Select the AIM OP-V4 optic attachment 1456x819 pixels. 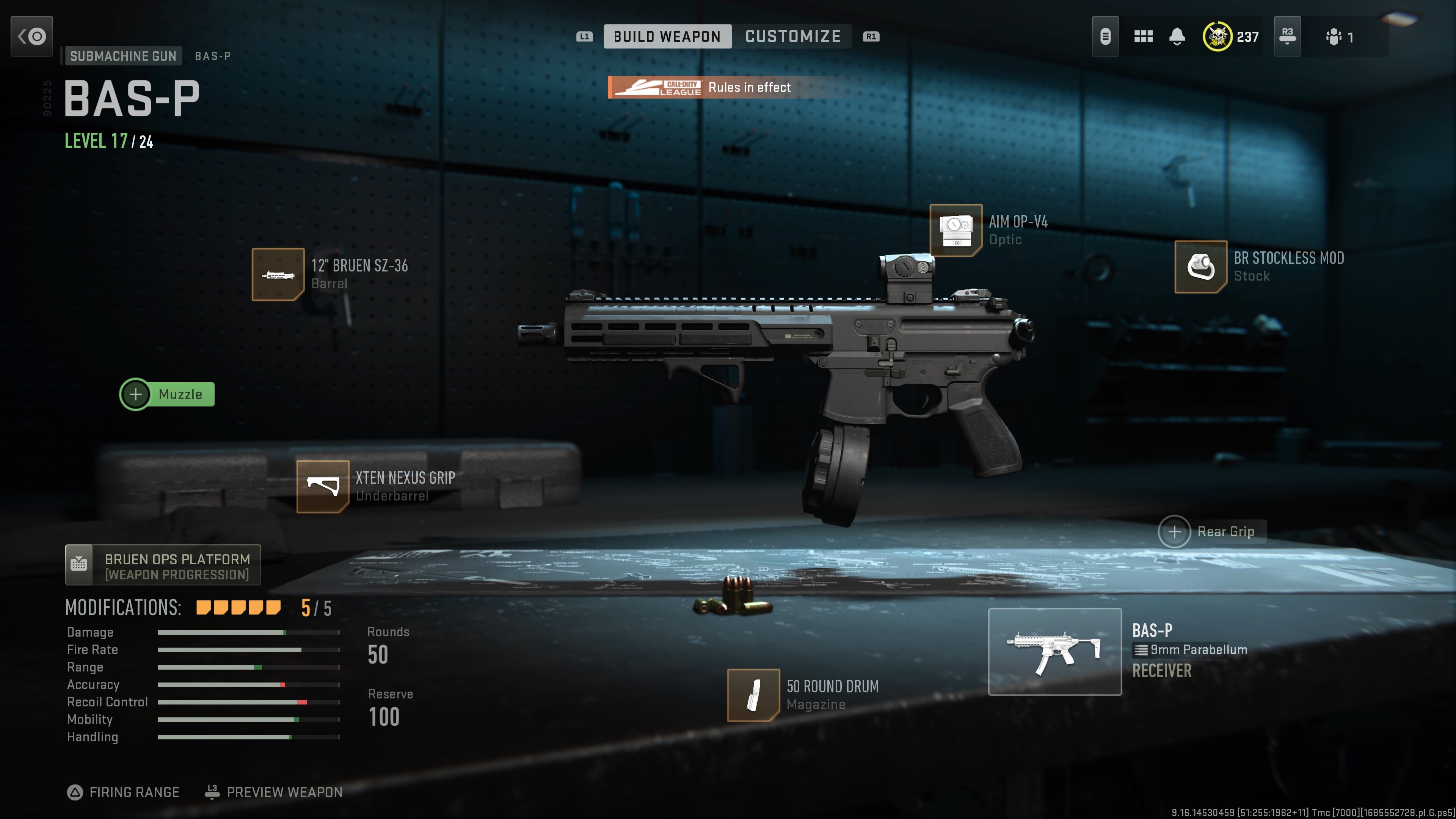[956, 231]
